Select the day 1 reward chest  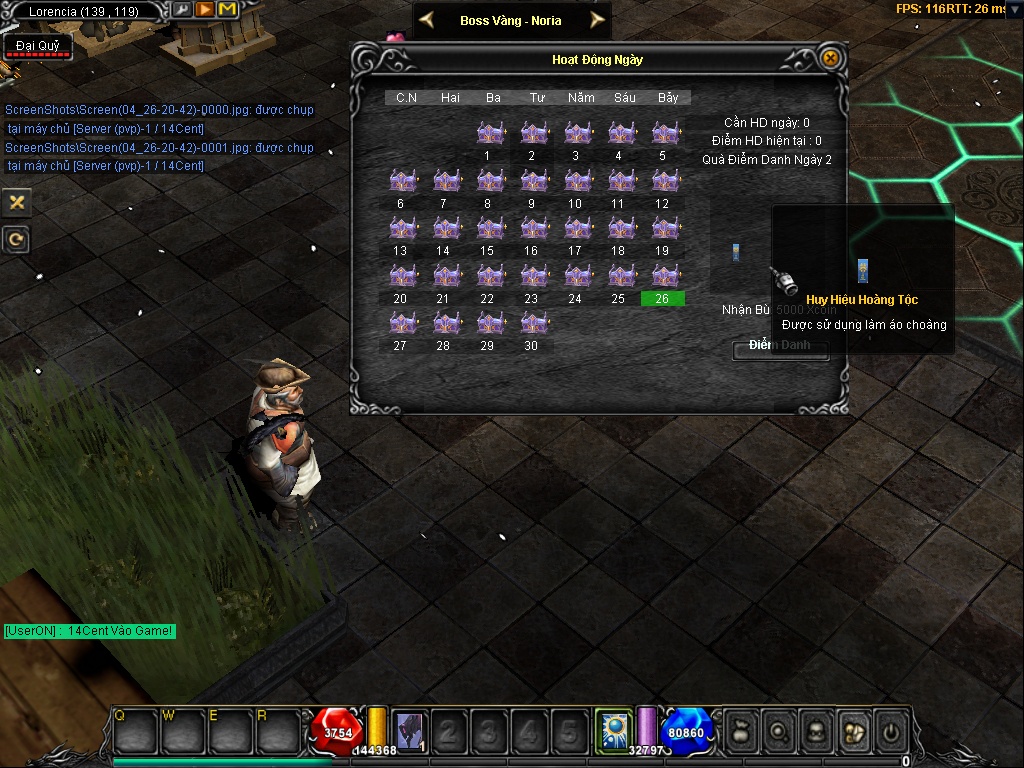[x=487, y=133]
